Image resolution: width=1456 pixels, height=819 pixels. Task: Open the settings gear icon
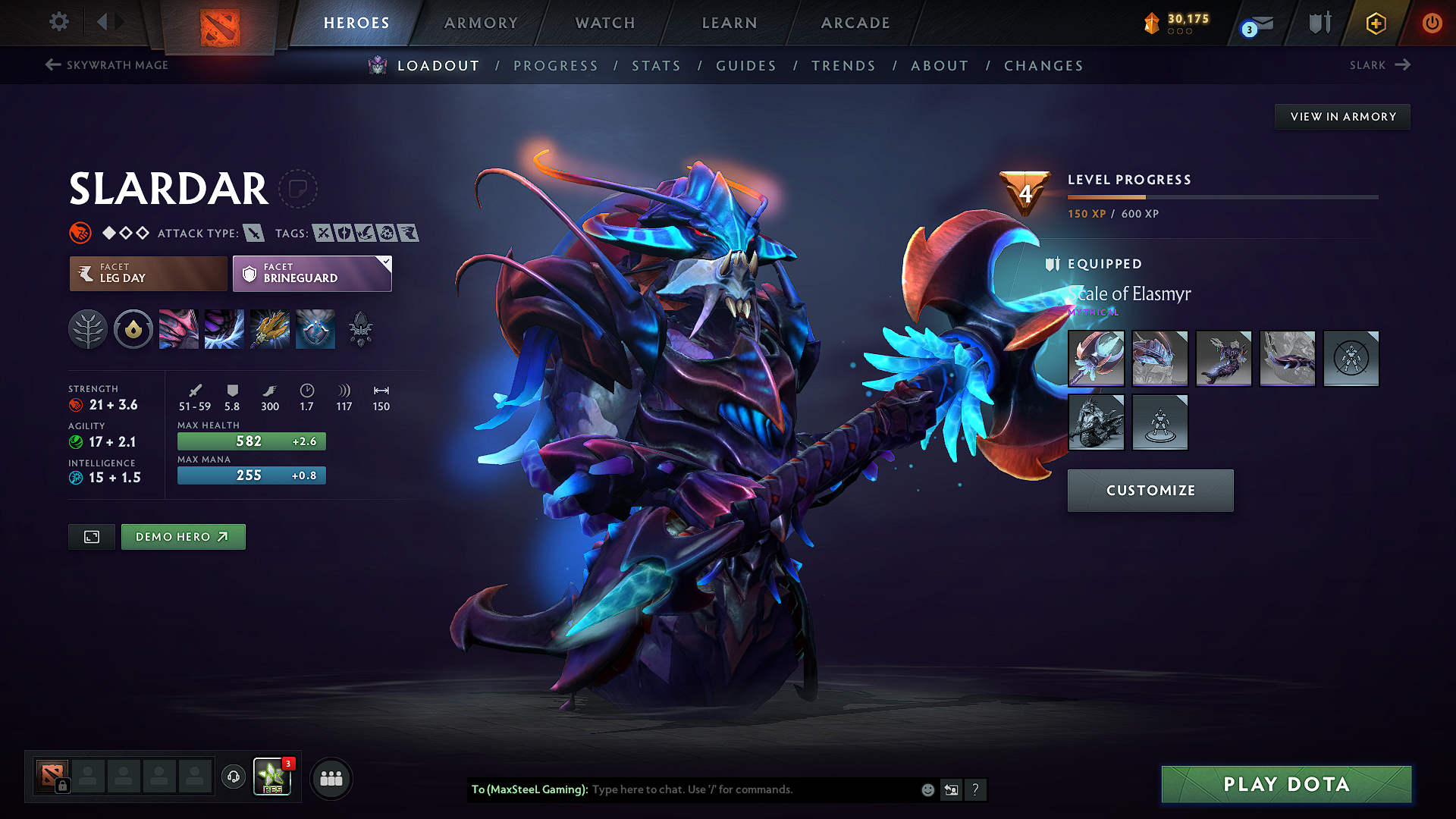coord(58,22)
